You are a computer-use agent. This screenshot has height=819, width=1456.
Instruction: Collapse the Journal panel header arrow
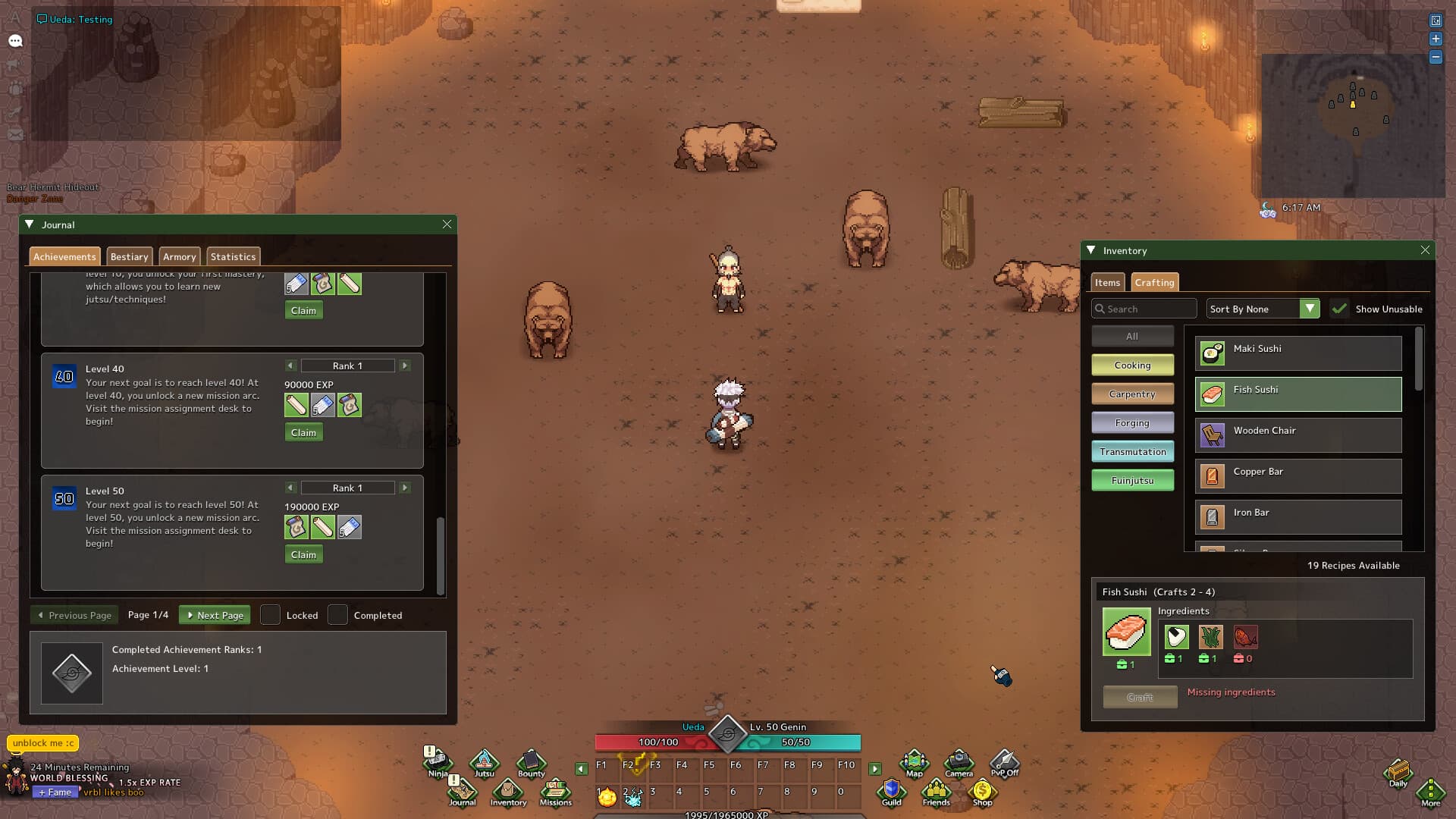click(30, 224)
